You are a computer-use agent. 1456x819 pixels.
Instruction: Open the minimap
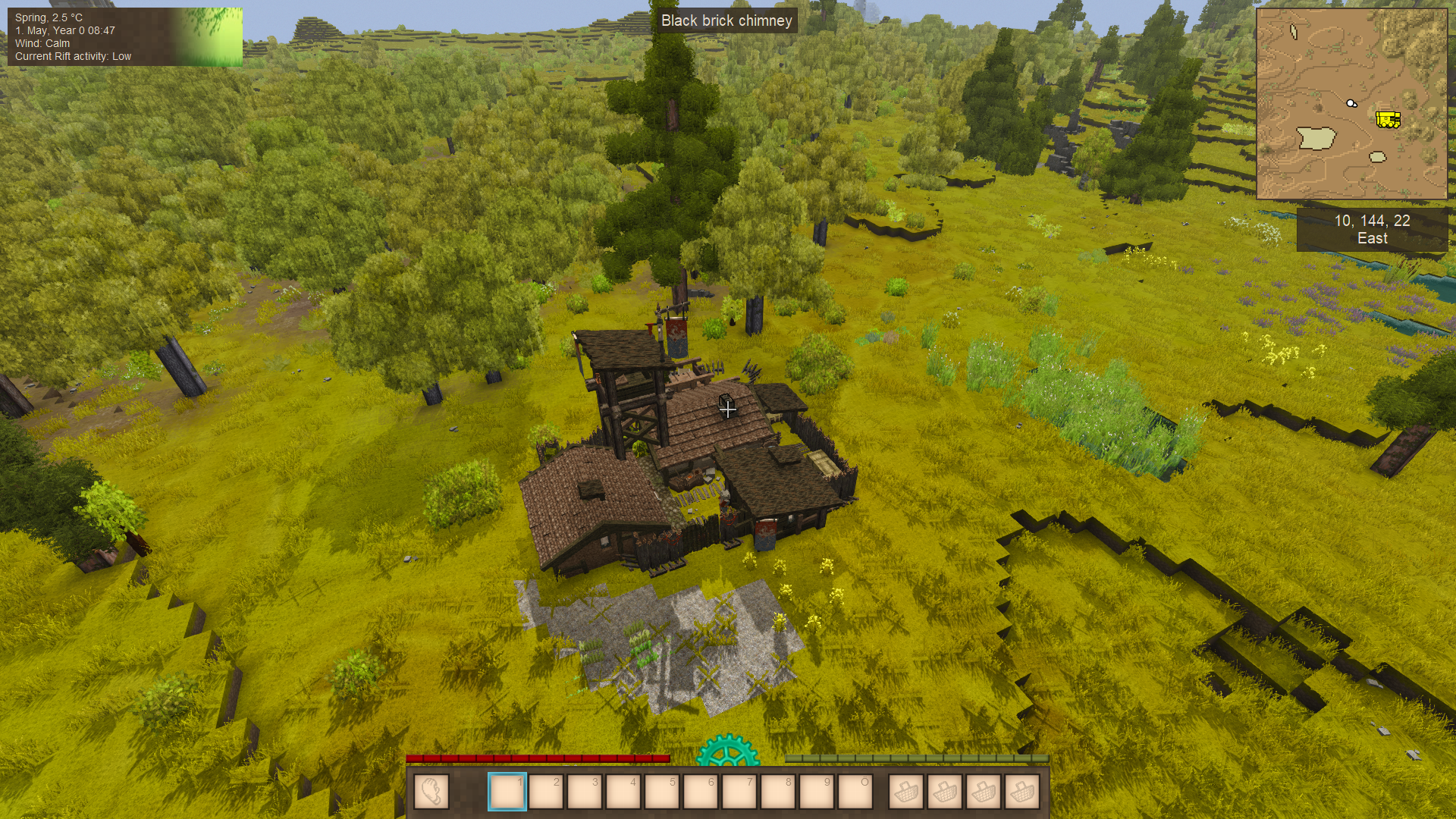[x=1351, y=104]
